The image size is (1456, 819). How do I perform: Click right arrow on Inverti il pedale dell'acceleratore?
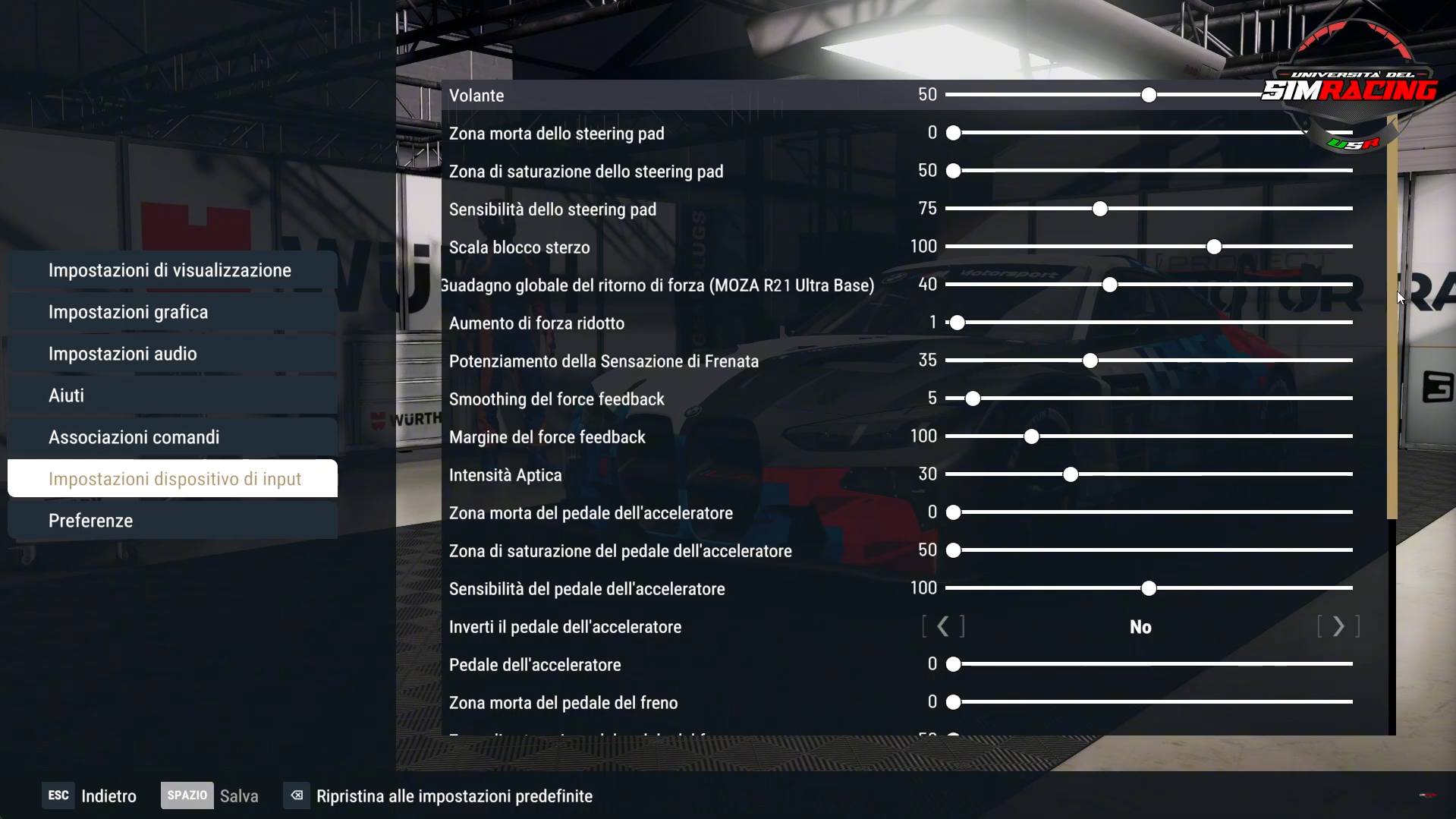(x=1339, y=626)
